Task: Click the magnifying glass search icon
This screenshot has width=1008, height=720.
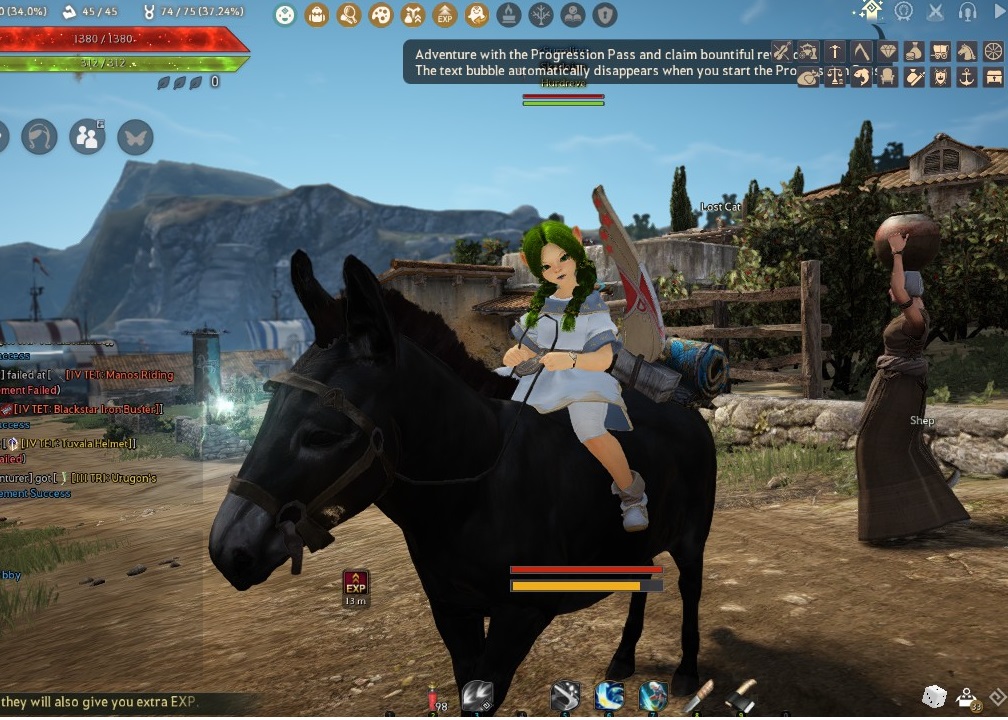Action: click(x=349, y=15)
